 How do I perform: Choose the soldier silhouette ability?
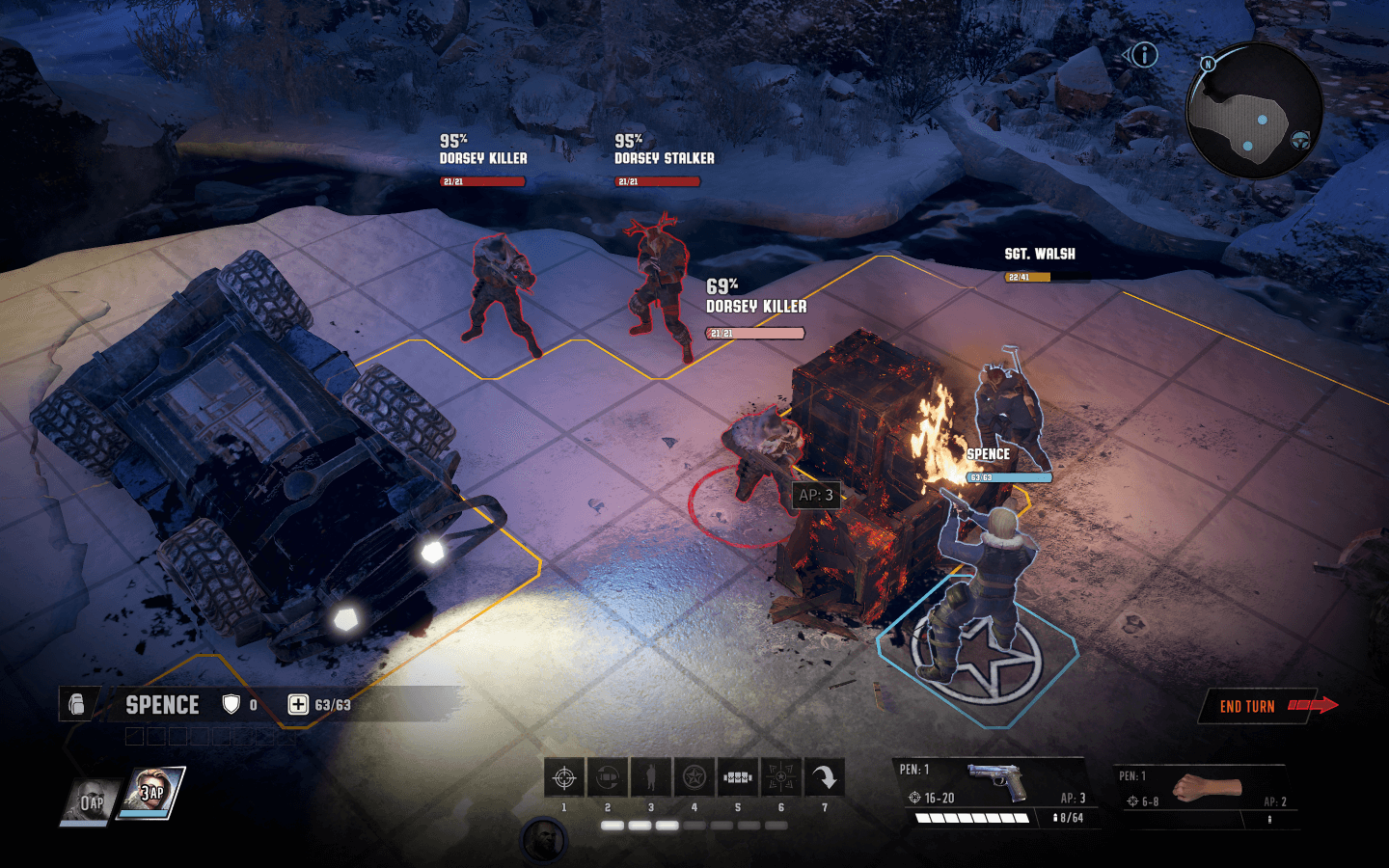coord(651,777)
